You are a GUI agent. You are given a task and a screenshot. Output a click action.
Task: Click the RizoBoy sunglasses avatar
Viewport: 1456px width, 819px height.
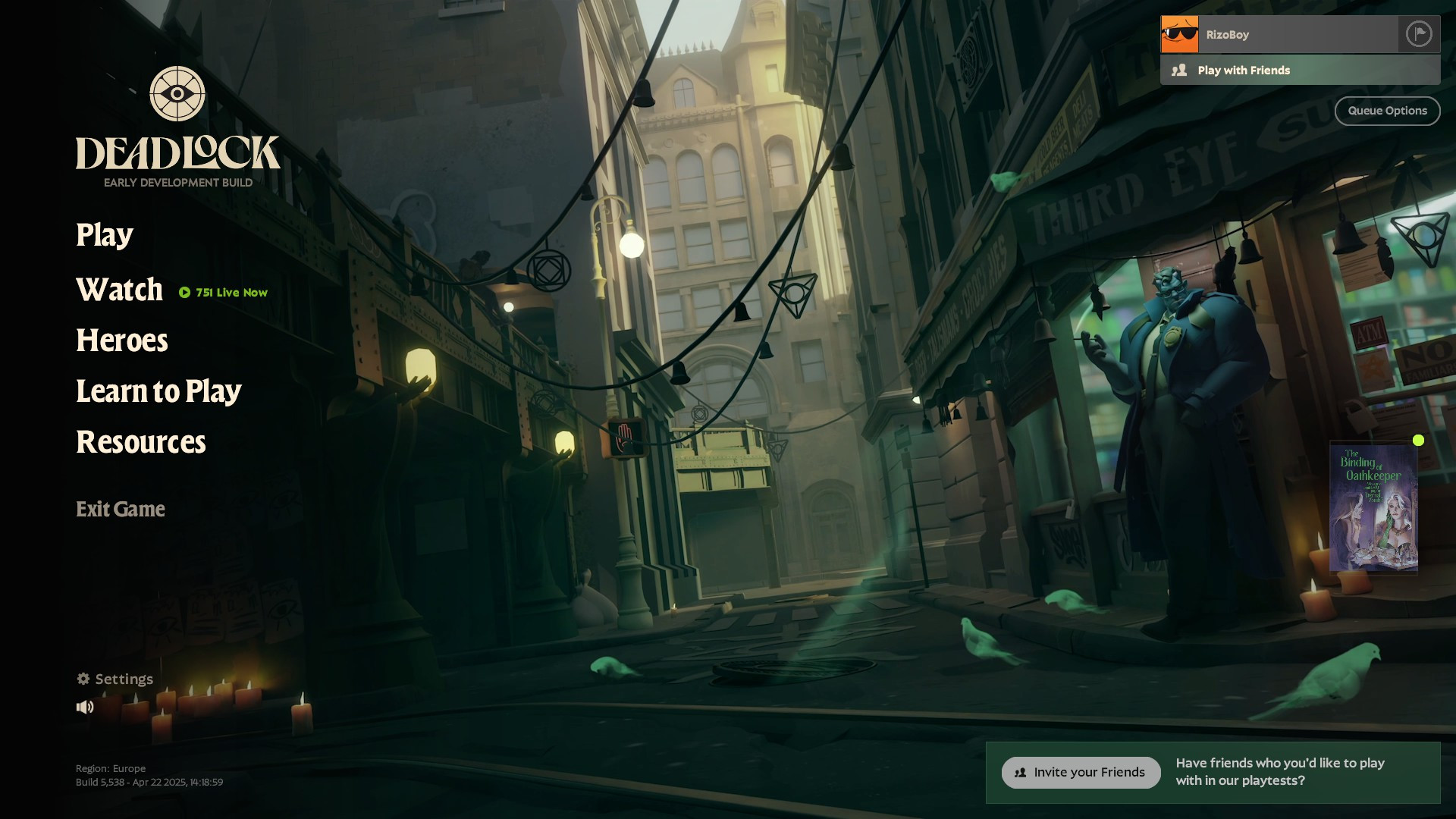coord(1179,34)
